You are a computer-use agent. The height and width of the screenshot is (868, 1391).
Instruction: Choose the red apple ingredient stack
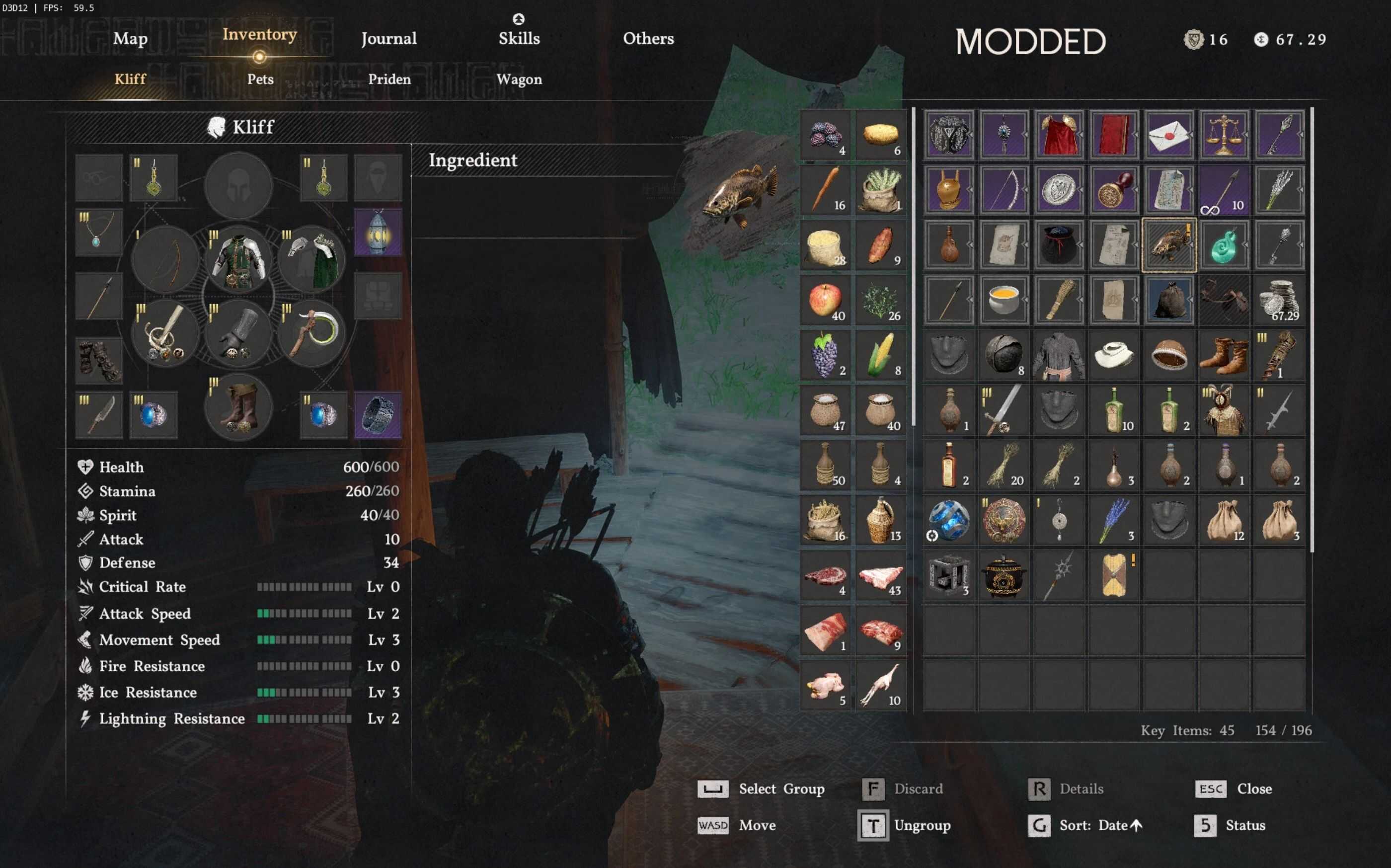(825, 300)
